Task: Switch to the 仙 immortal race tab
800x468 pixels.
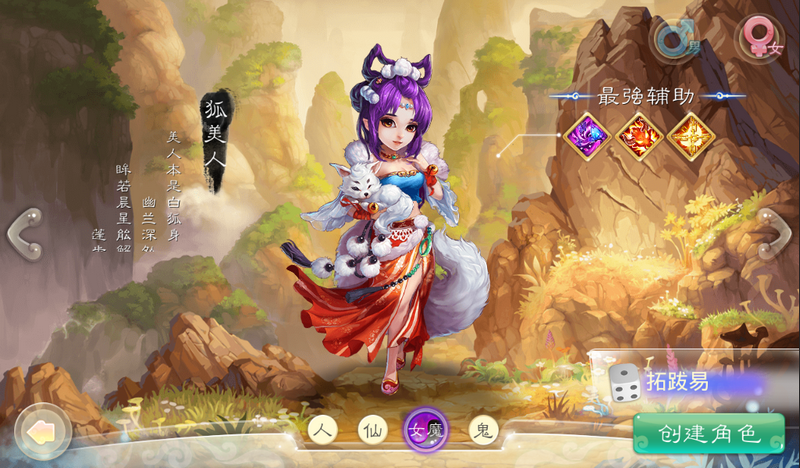Action: point(372,431)
